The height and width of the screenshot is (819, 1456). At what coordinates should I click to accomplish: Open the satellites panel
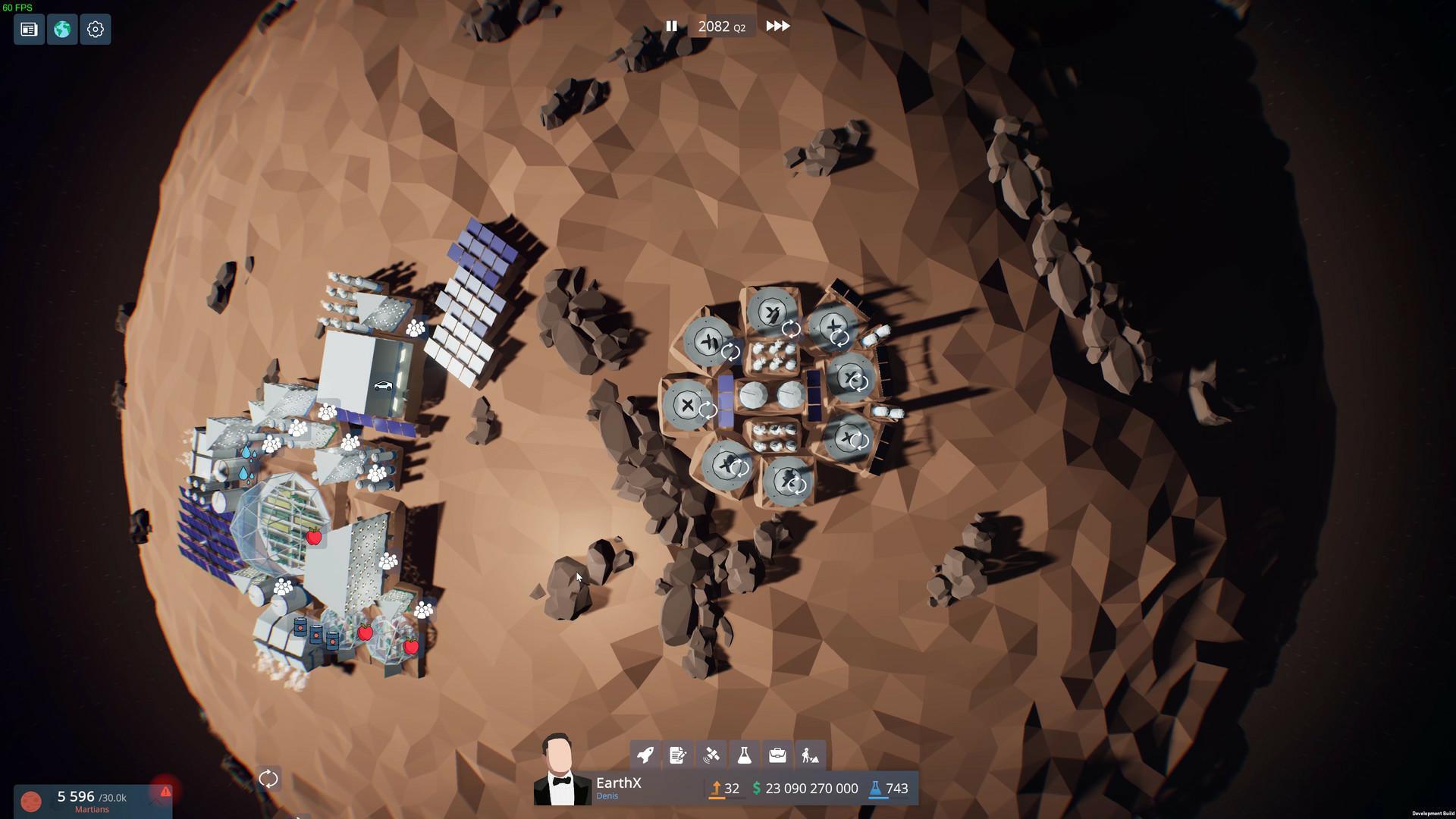(x=711, y=755)
